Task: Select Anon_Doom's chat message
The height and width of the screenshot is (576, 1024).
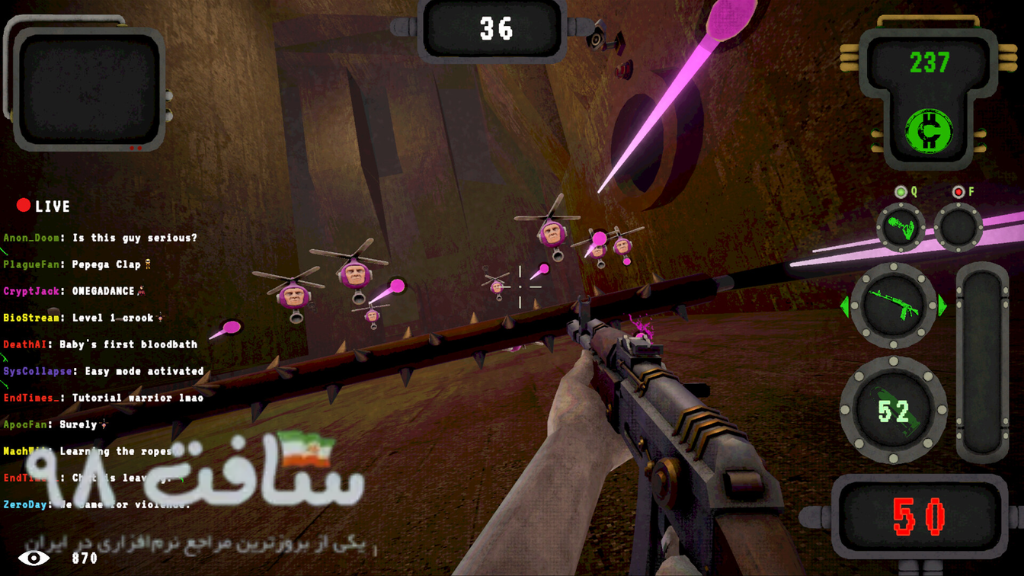Action: point(100,238)
